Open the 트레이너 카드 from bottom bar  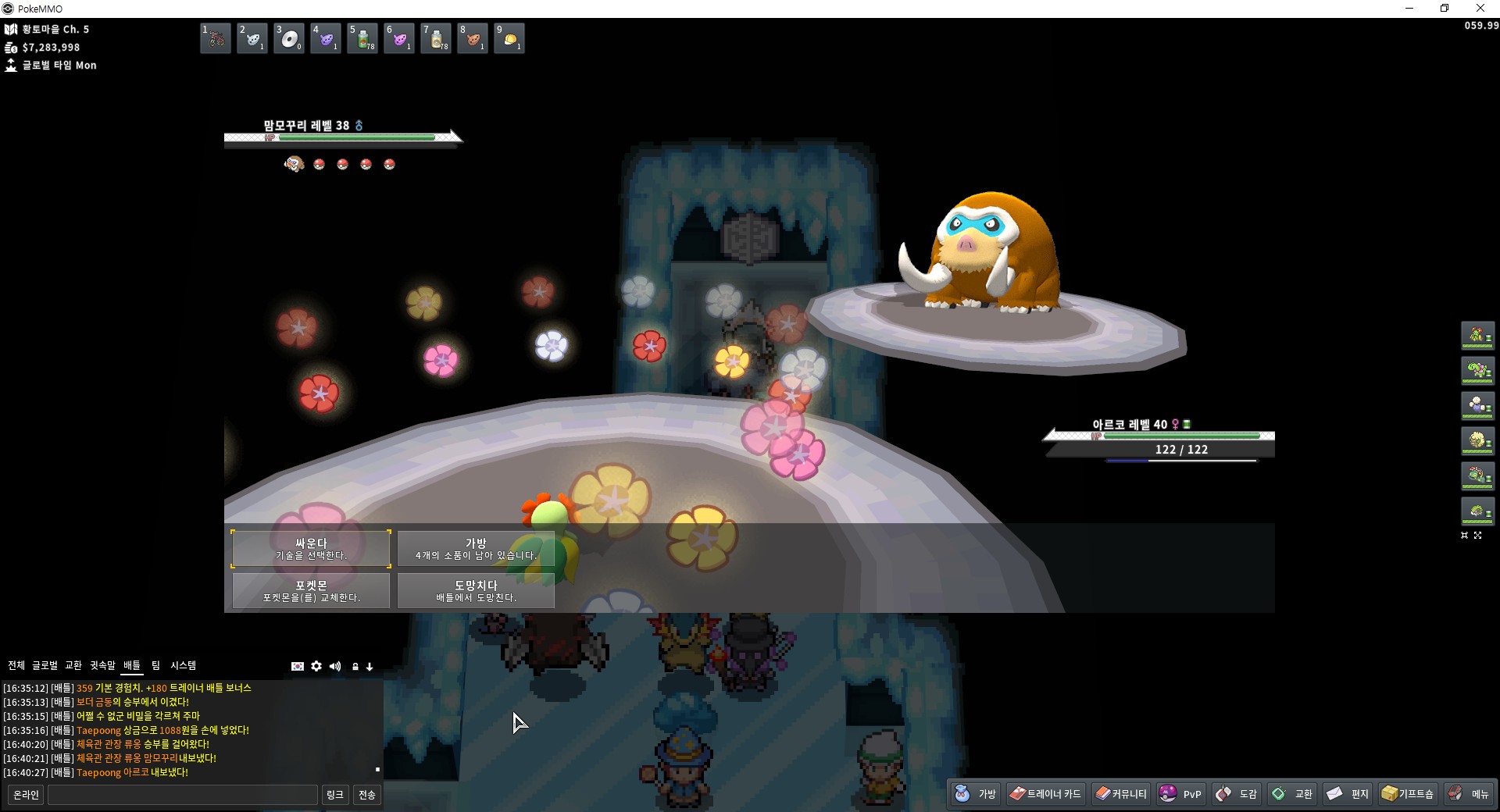(x=1045, y=794)
